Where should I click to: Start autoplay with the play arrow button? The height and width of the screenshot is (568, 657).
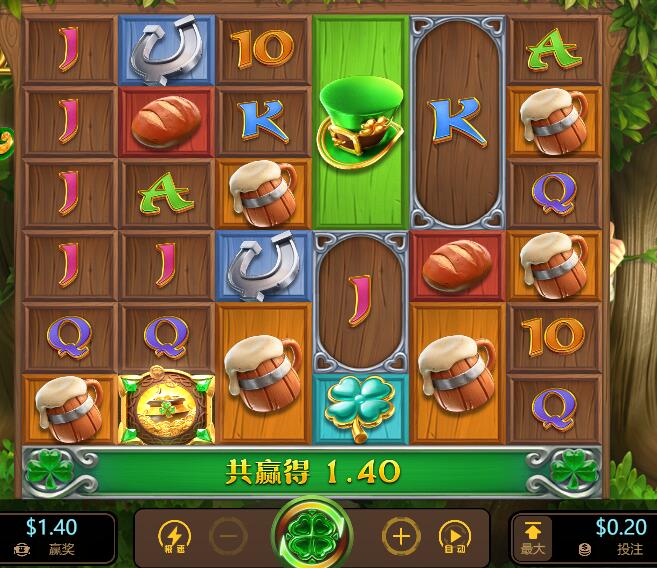pyautogui.click(x=455, y=537)
